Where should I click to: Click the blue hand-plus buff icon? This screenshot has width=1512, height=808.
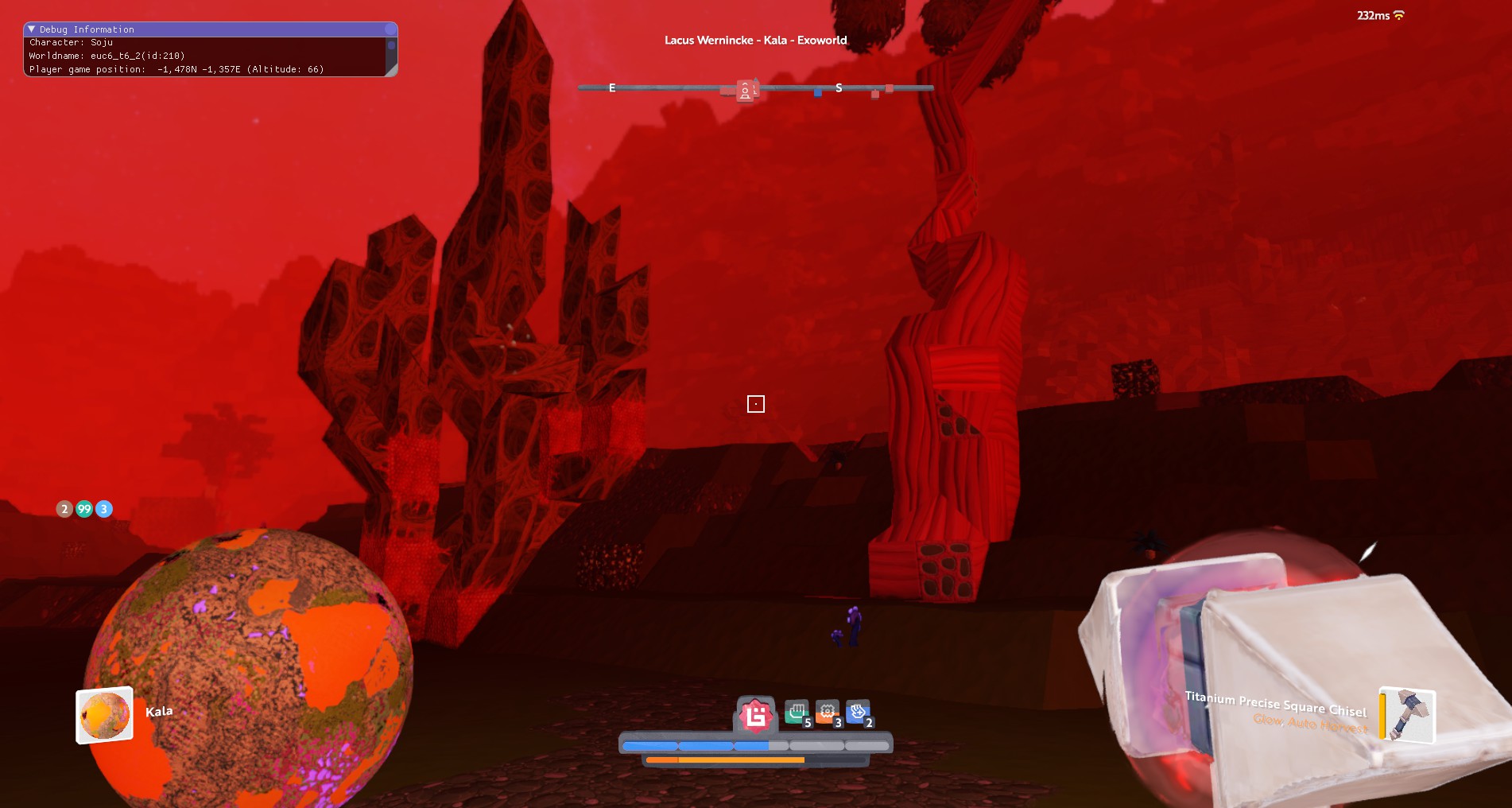[x=858, y=713]
